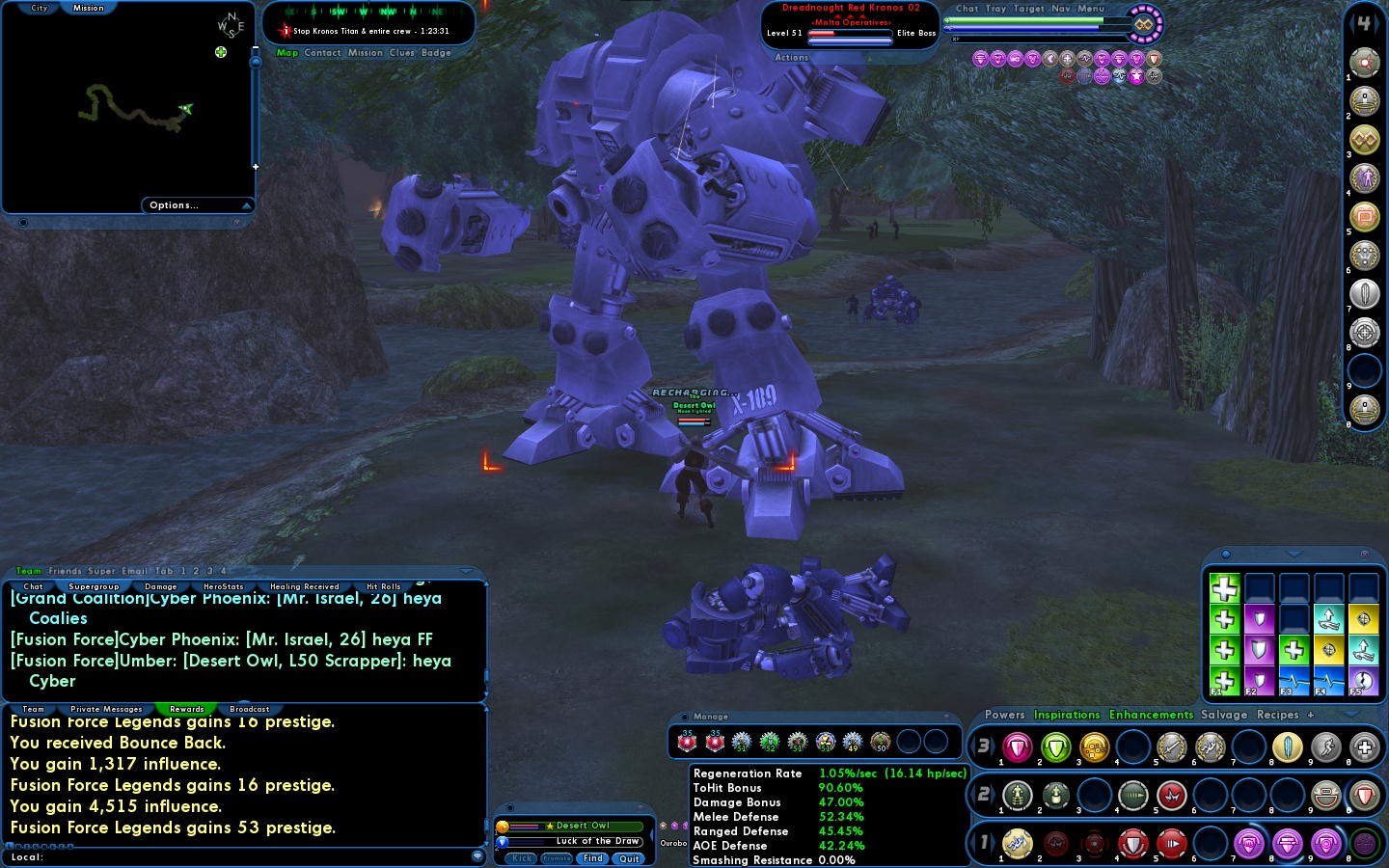Open the Powers list
This screenshot has height=868, width=1389.
1004,715
